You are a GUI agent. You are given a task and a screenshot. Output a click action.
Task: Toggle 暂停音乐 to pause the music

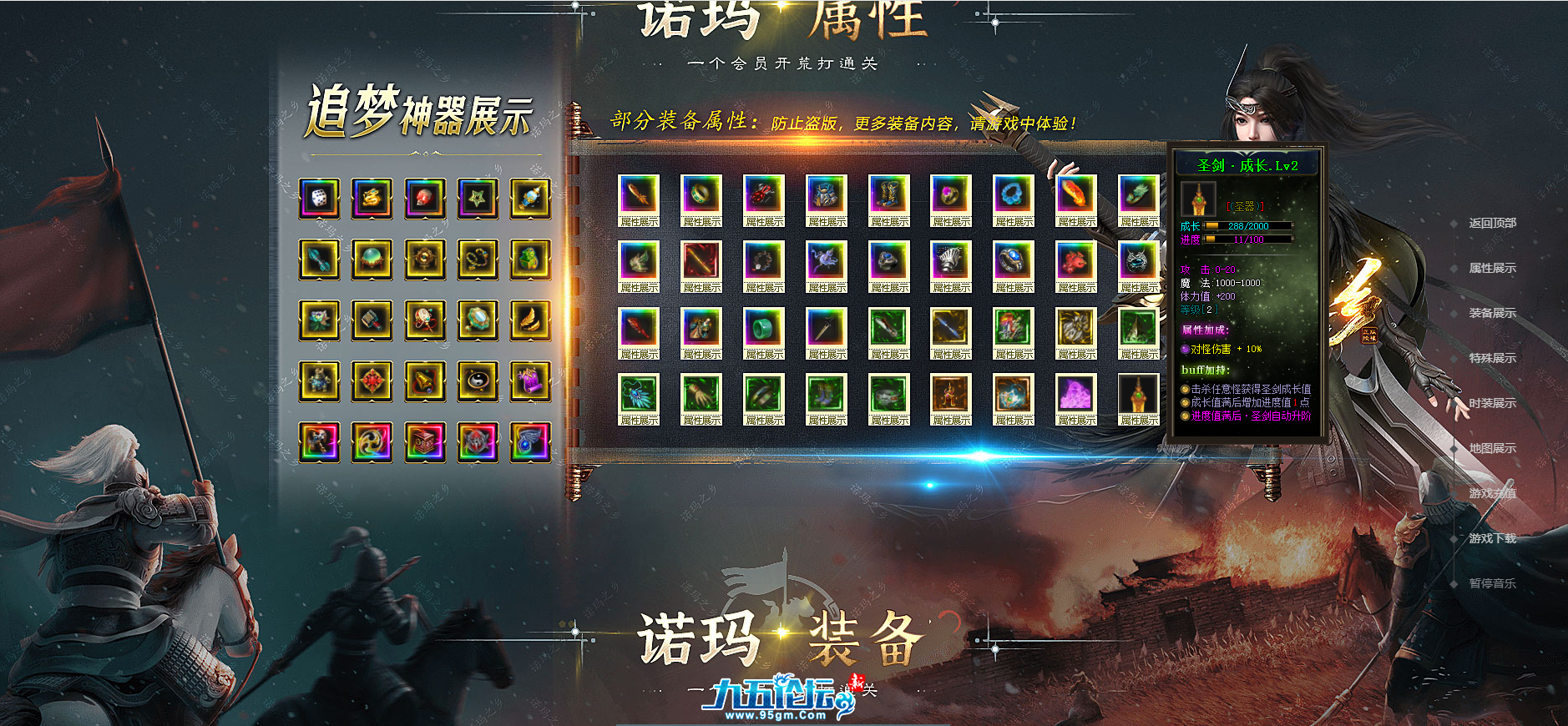(x=1495, y=586)
